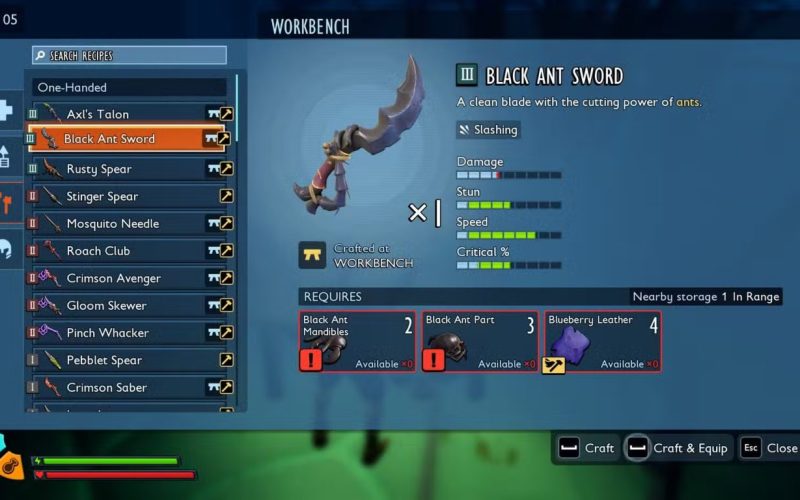This screenshot has height=500, width=800.
Task: Collapse the One-Handed category header
Action: tap(130, 88)
